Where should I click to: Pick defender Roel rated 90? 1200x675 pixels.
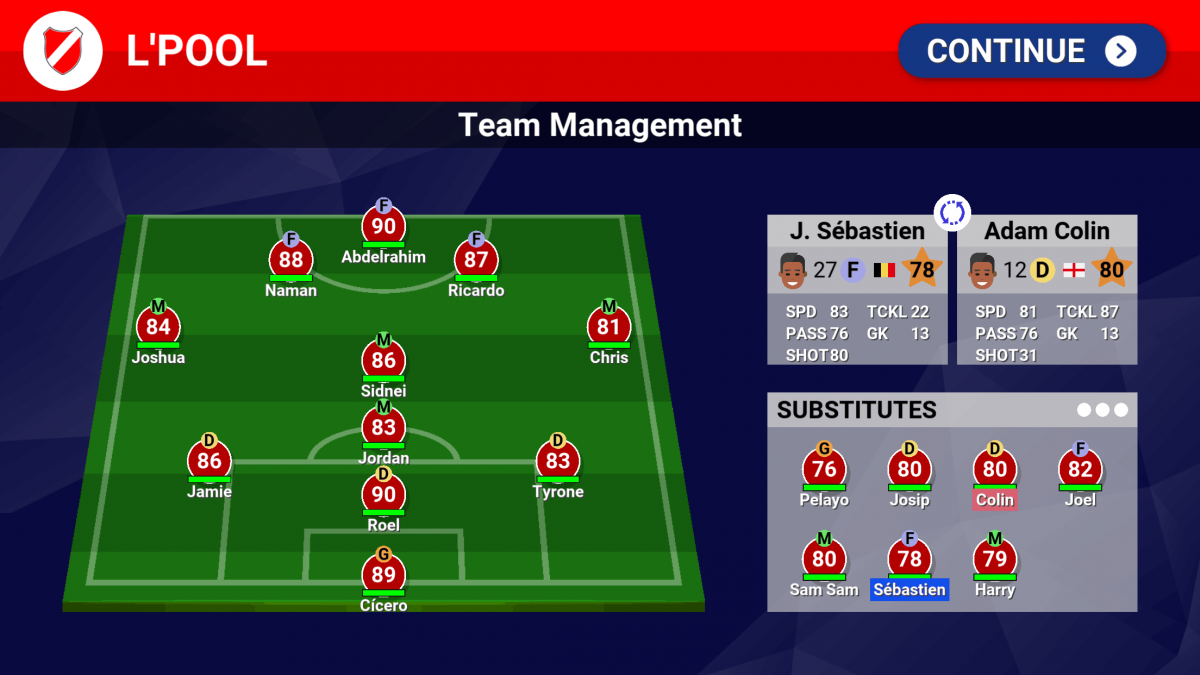click(x=383, y=495)
